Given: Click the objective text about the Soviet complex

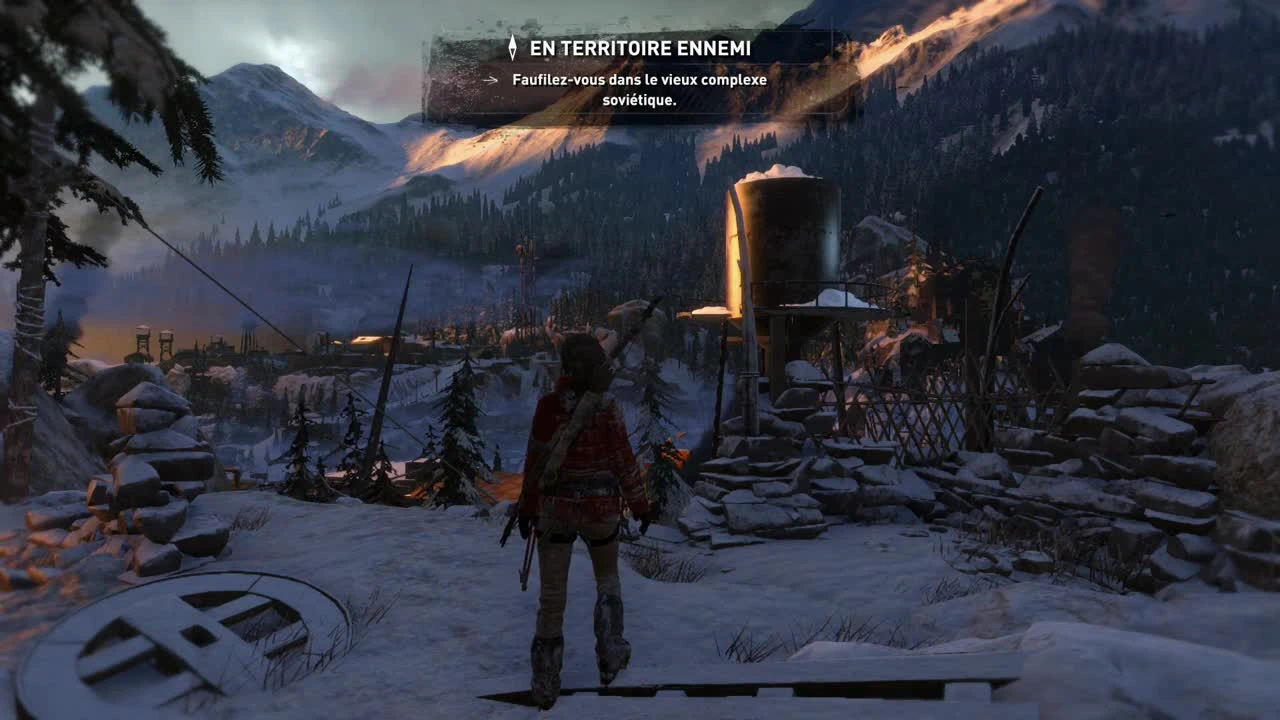Looking at the screenshot, I should [639, 90].
